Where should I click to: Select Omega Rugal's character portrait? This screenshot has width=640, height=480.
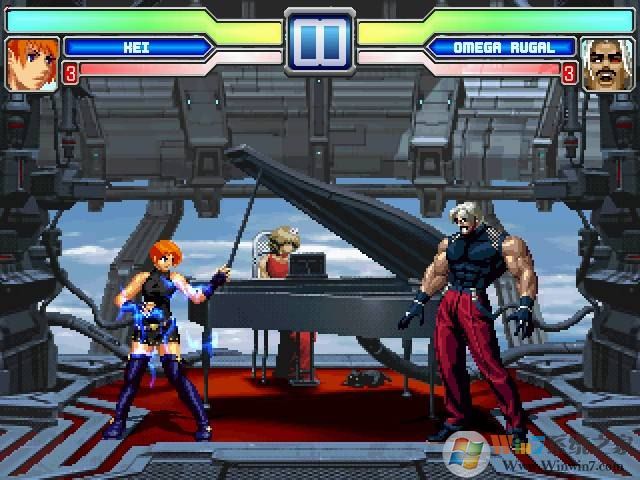pyautogui.click(x=608, y=63)
